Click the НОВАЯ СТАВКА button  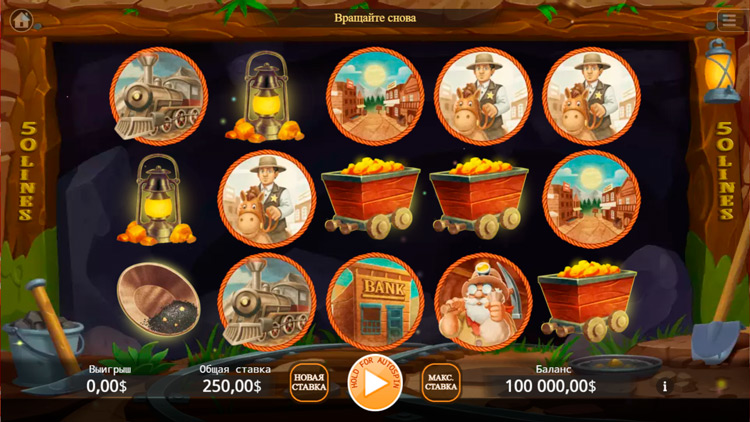tap(309, 383)
